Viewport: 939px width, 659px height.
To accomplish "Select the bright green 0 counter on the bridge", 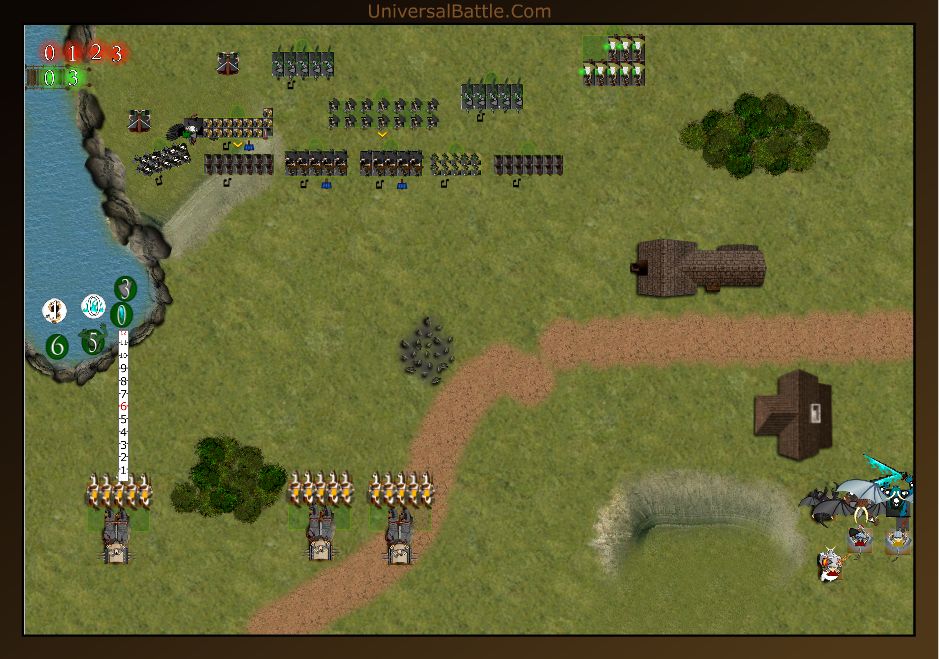I will 50,78.
